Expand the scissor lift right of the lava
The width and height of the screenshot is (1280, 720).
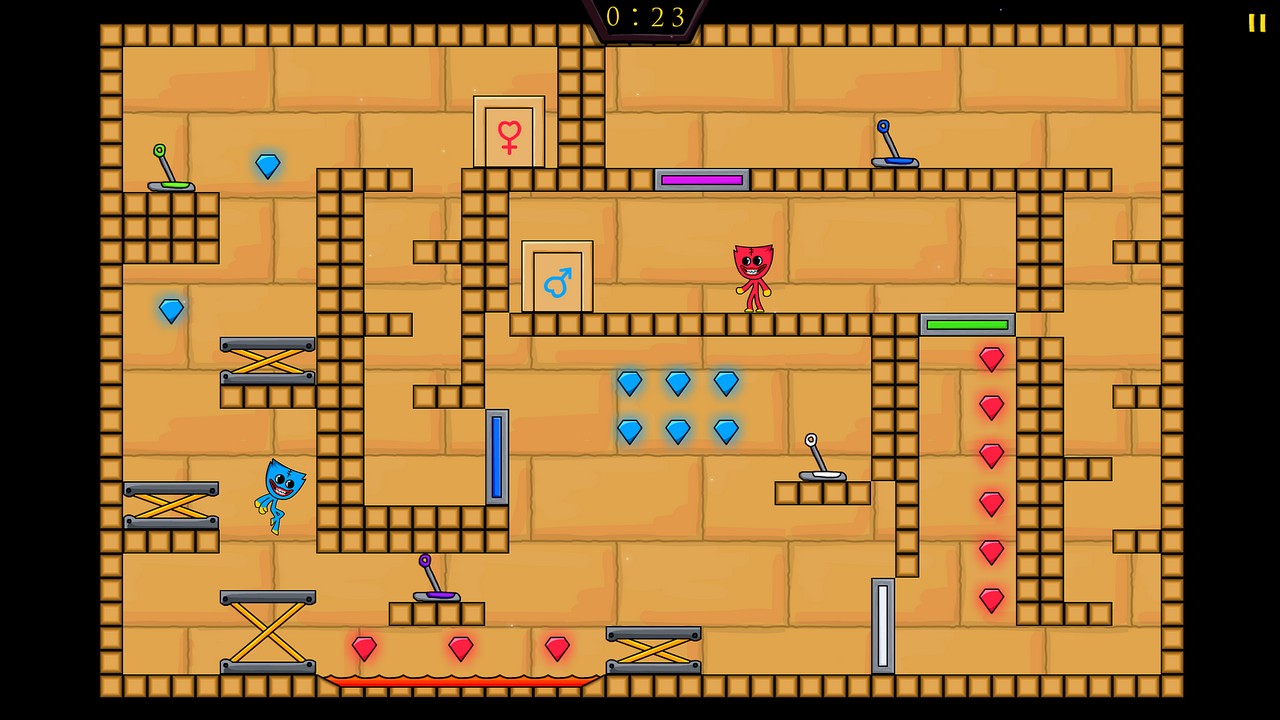(x=654, y=650)
